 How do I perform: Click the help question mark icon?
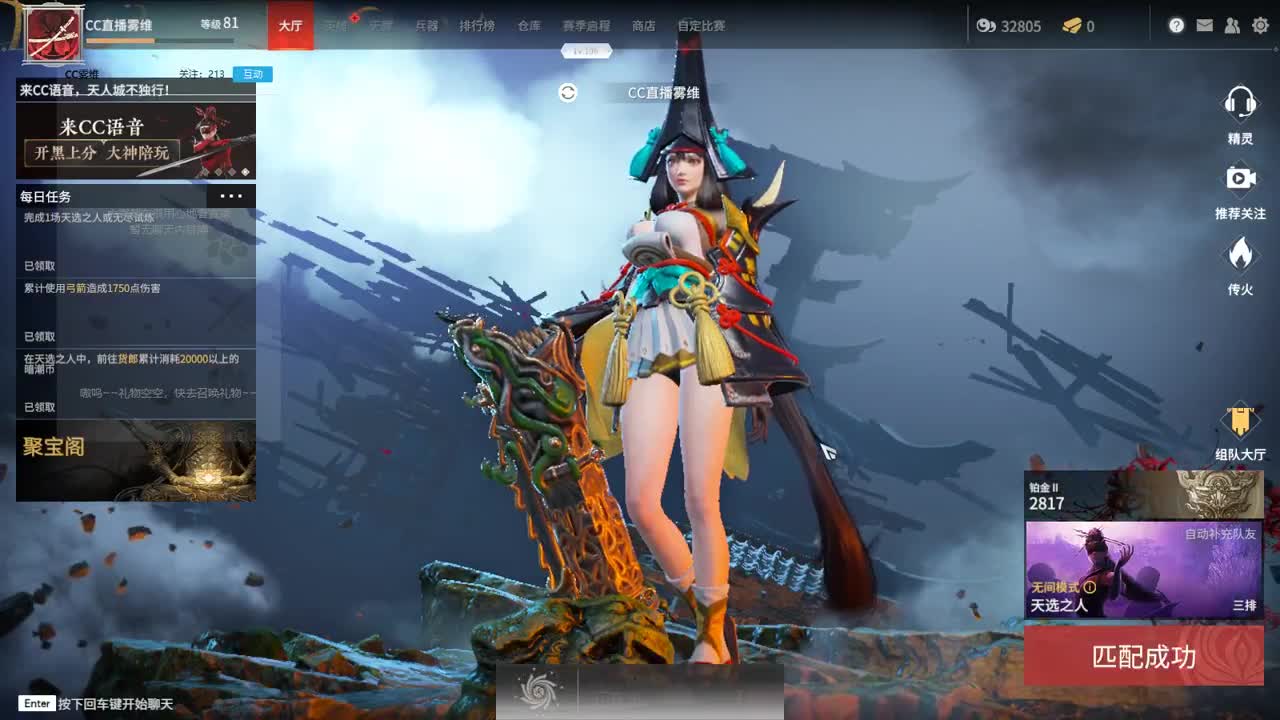click(1176, 26)
